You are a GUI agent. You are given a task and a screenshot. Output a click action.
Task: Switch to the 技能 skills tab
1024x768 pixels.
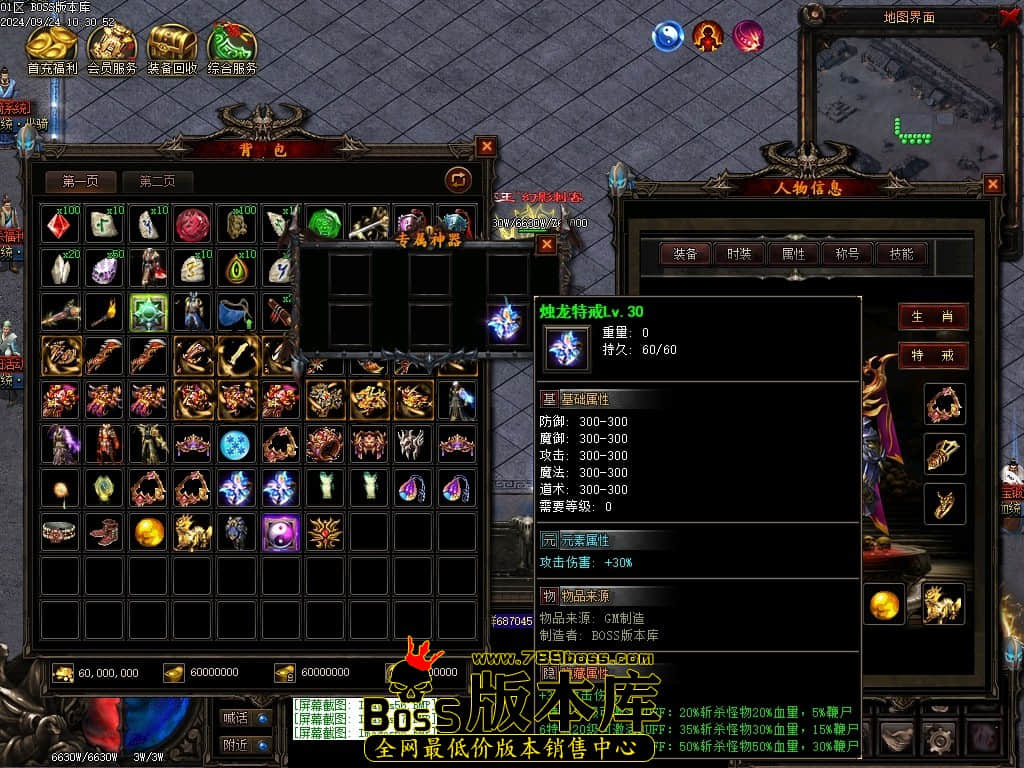pyautogui.click(x=901, y=254)
